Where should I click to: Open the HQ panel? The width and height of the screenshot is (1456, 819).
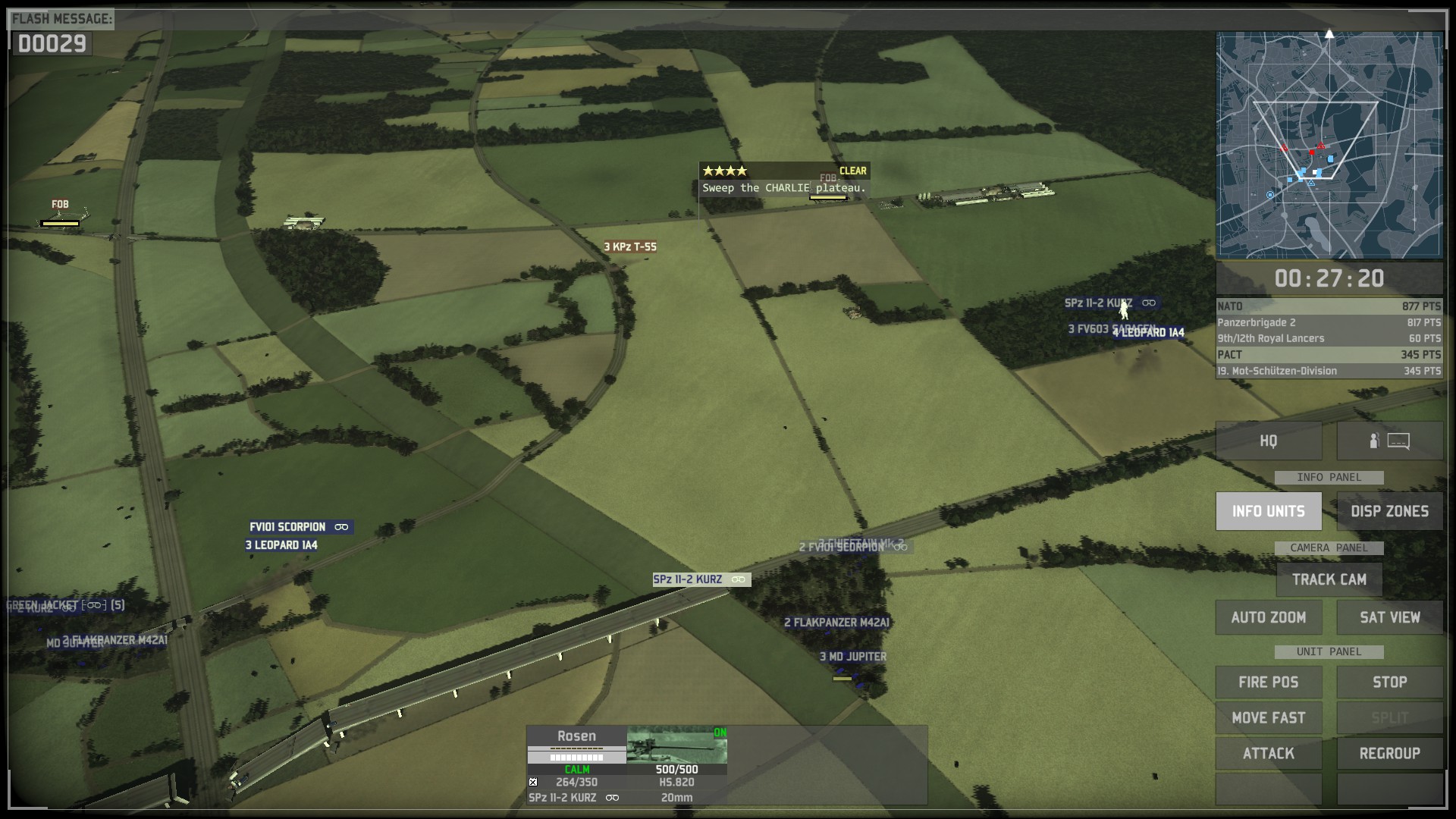point(1268,441)
